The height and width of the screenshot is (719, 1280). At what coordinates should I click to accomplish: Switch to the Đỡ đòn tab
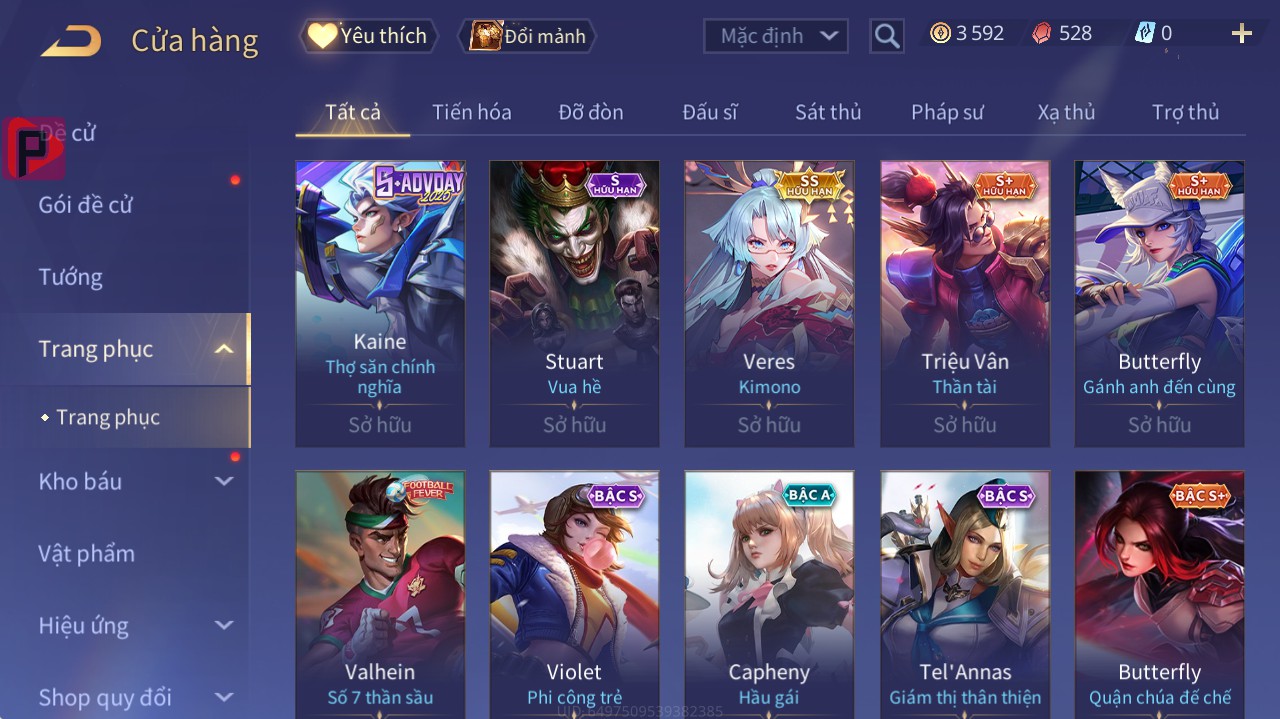point(590,112)
